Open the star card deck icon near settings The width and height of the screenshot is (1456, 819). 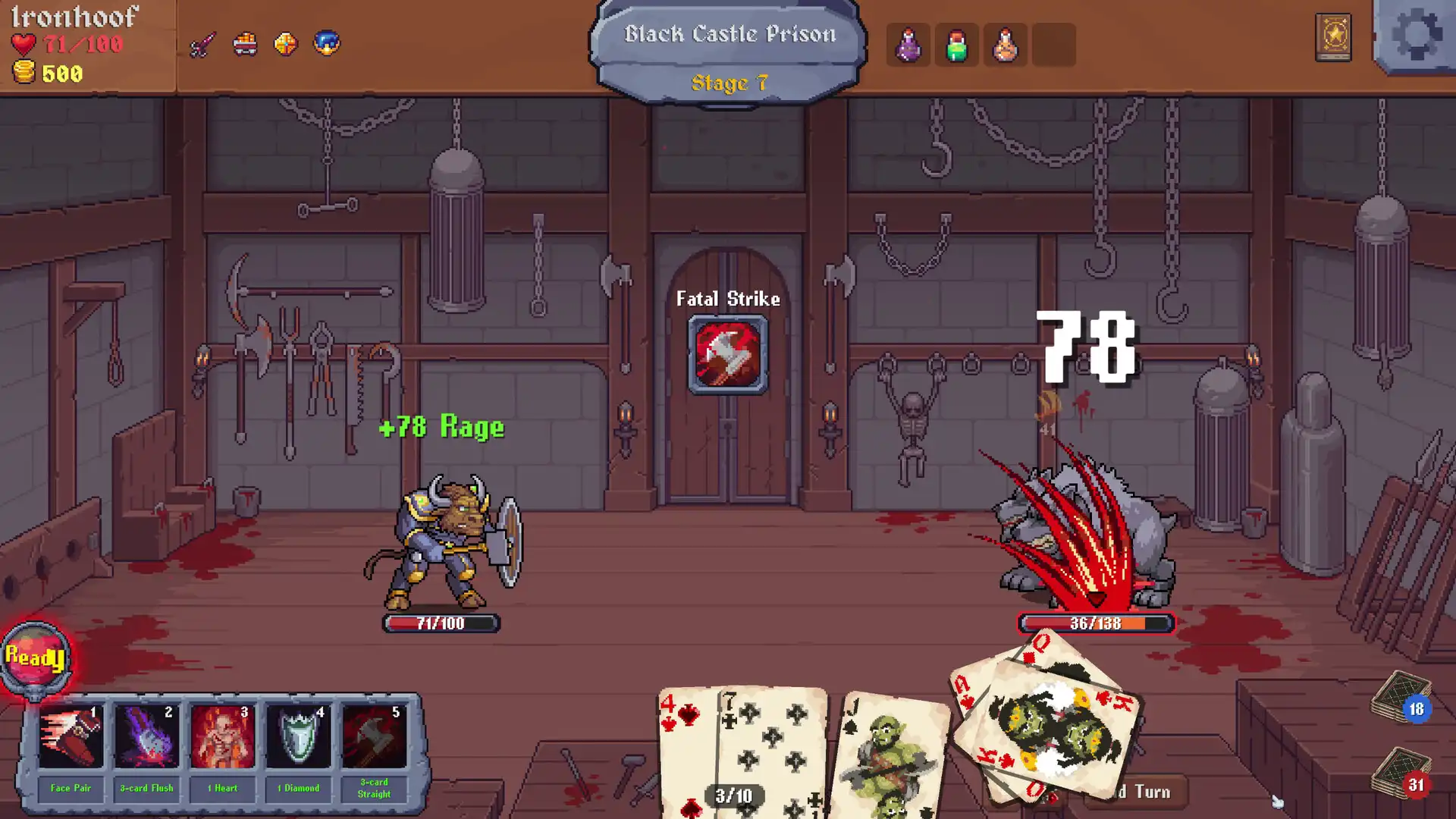click(x=1332, y=39)
